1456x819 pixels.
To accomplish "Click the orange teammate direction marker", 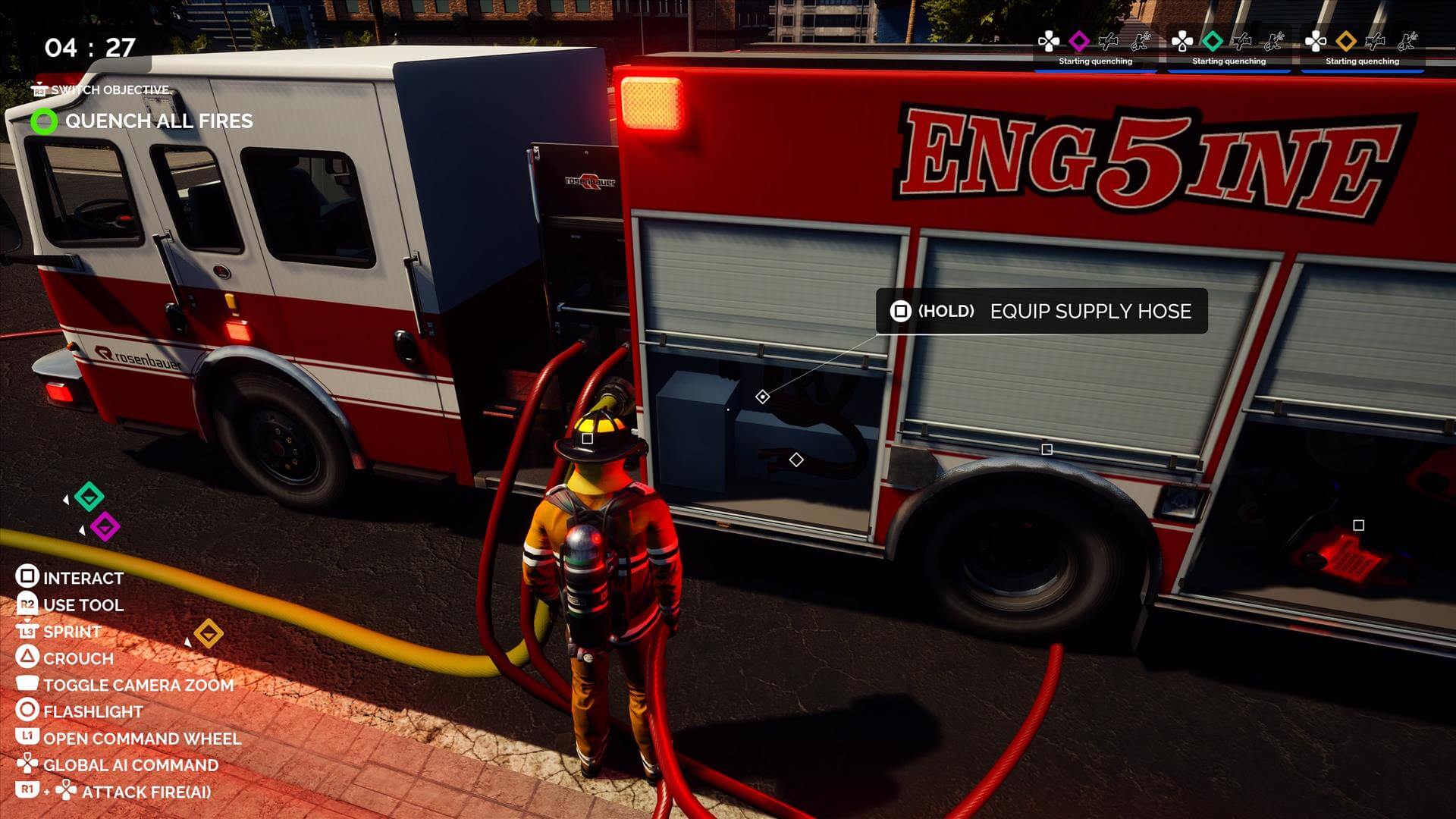I will point(209,633).
